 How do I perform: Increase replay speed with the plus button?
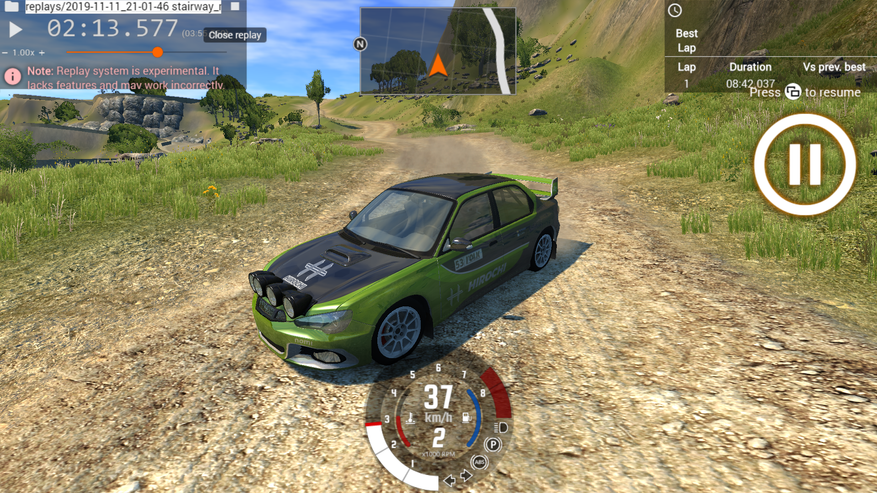42,52
